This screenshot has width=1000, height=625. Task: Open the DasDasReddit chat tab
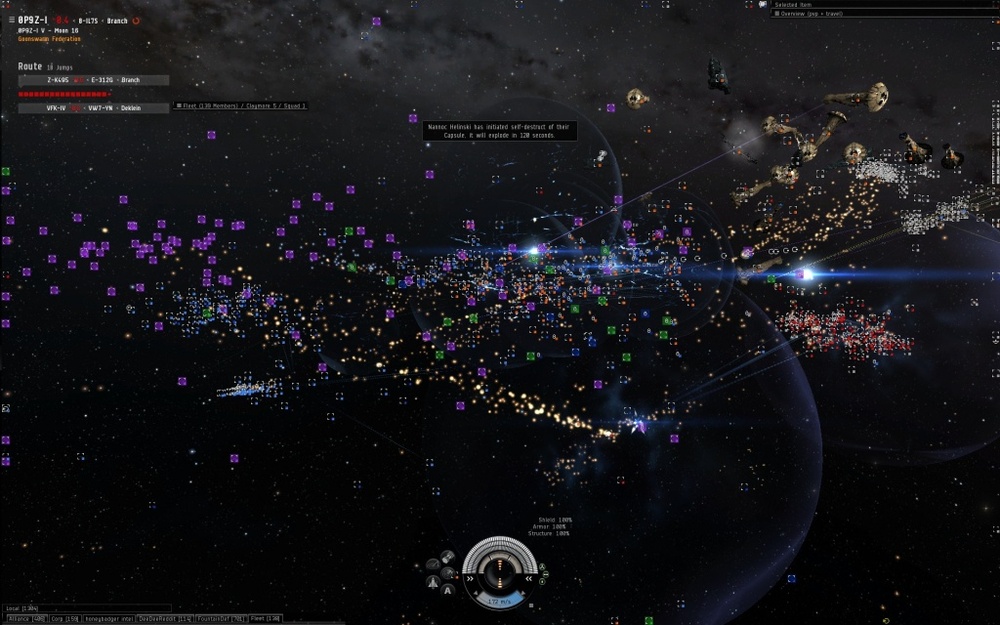(x=164, y=619)
